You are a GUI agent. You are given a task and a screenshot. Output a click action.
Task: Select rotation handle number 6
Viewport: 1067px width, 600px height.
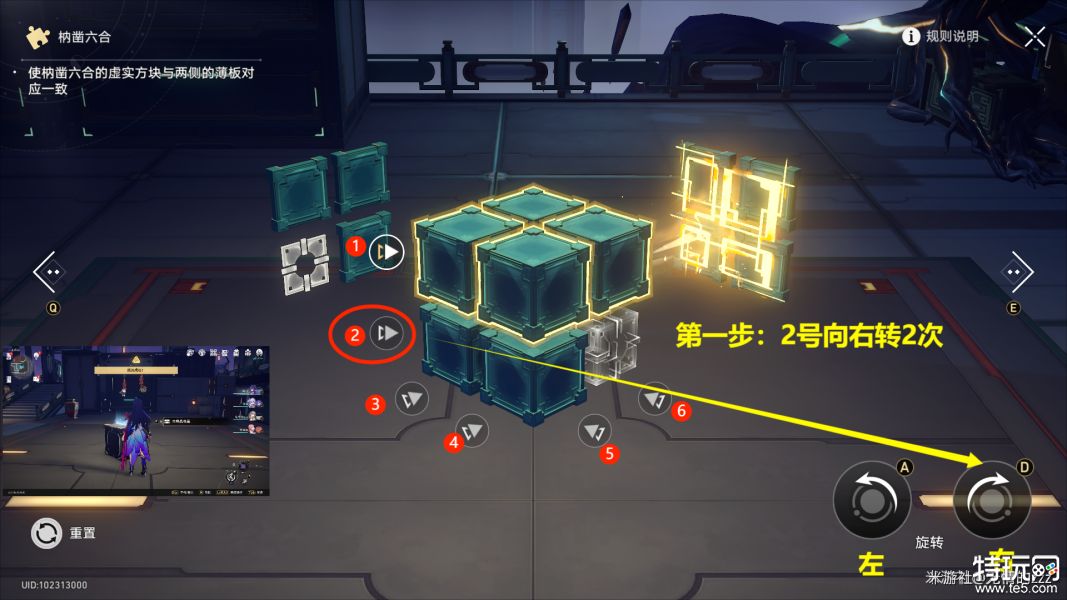click(655, 400)
